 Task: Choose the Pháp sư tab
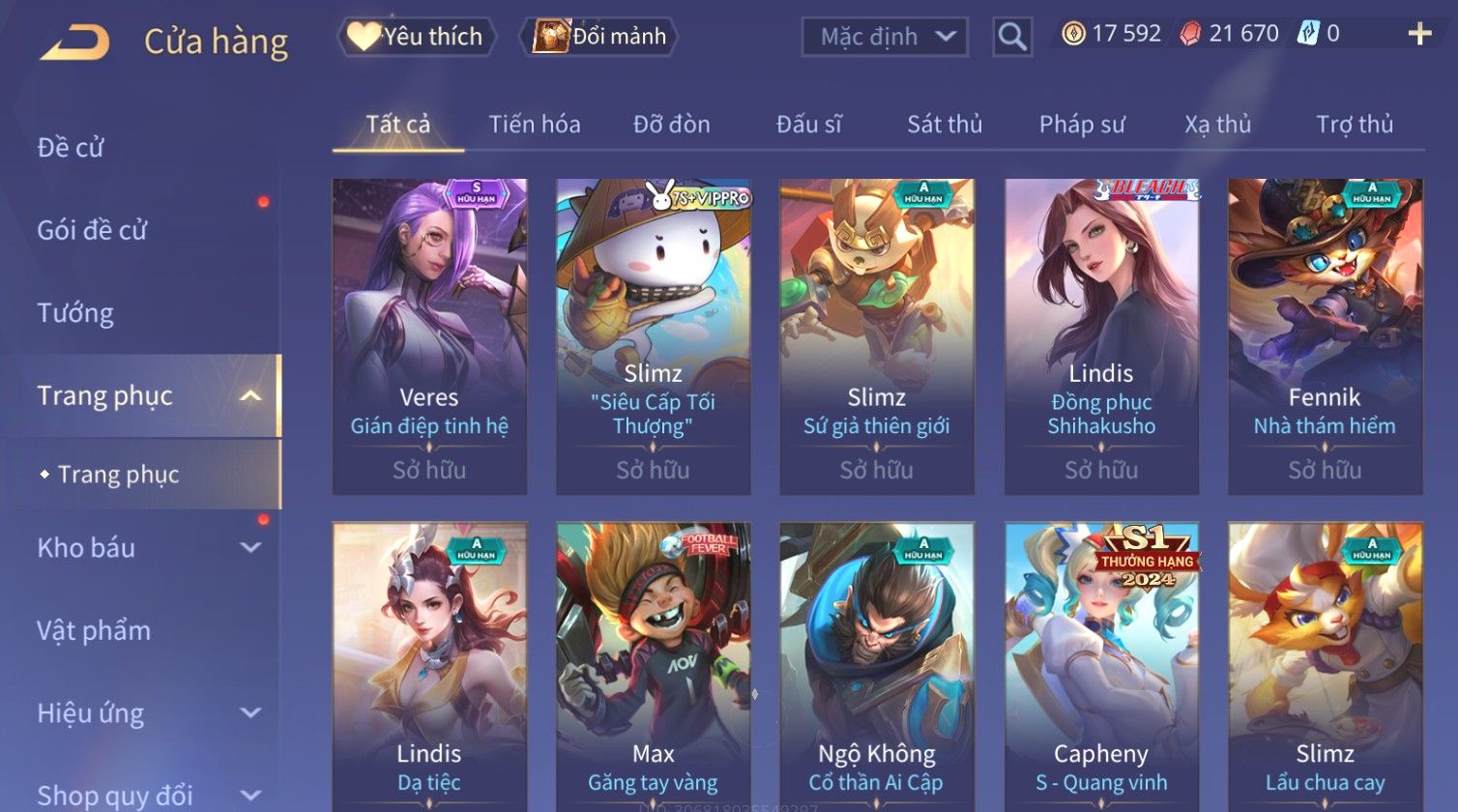tap(1081, 125)
